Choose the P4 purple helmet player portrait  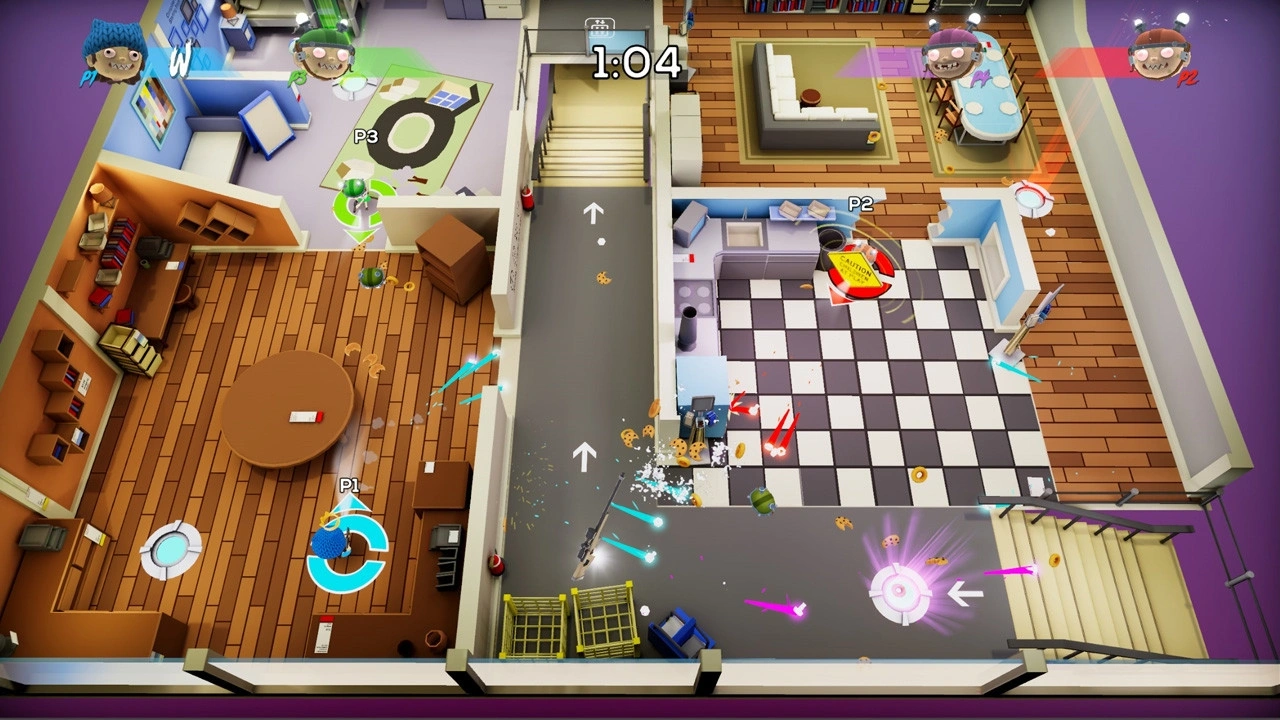tap(951, 53)
